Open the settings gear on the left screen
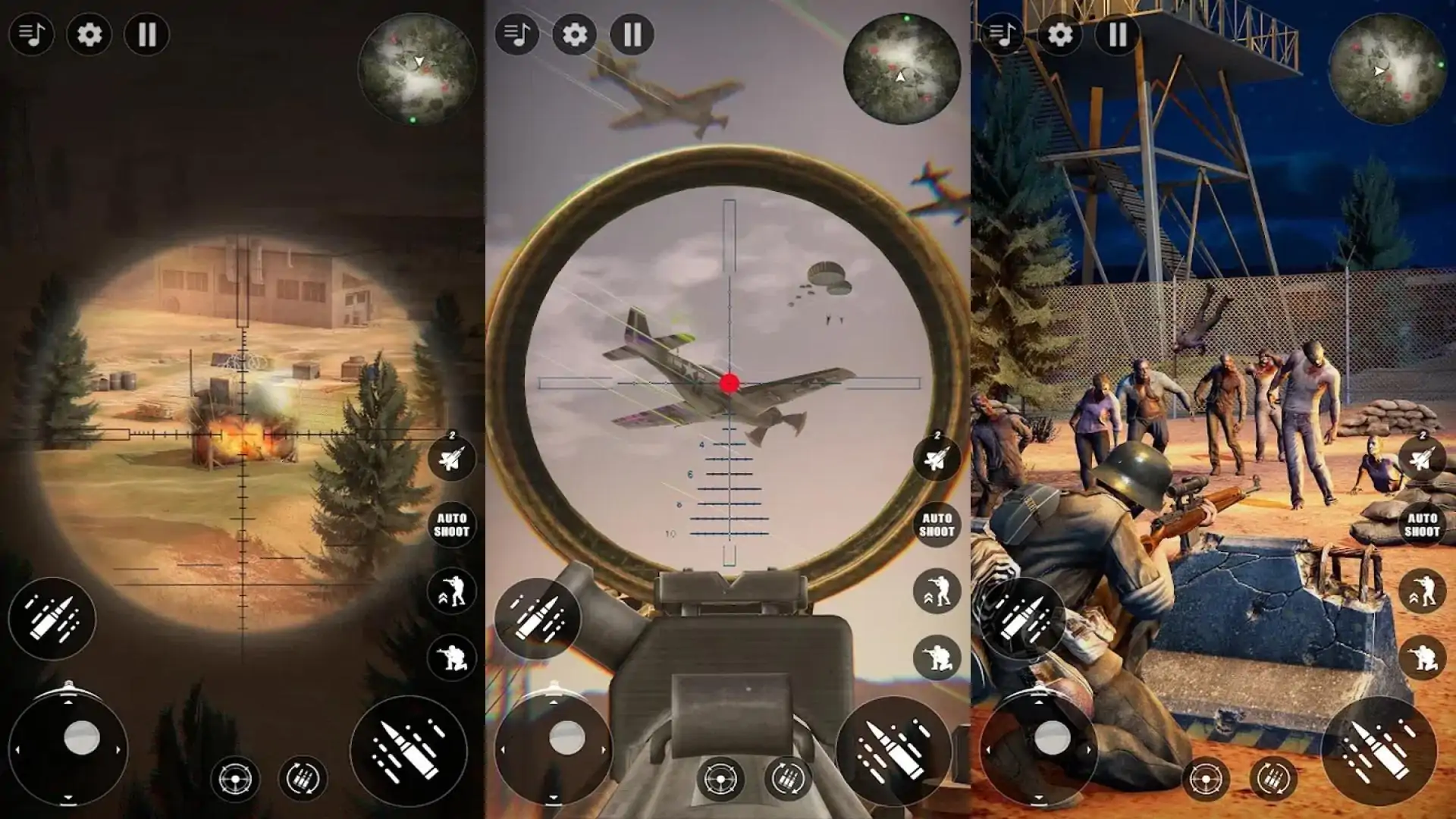 pyautogui.click(x=89, y=34)
